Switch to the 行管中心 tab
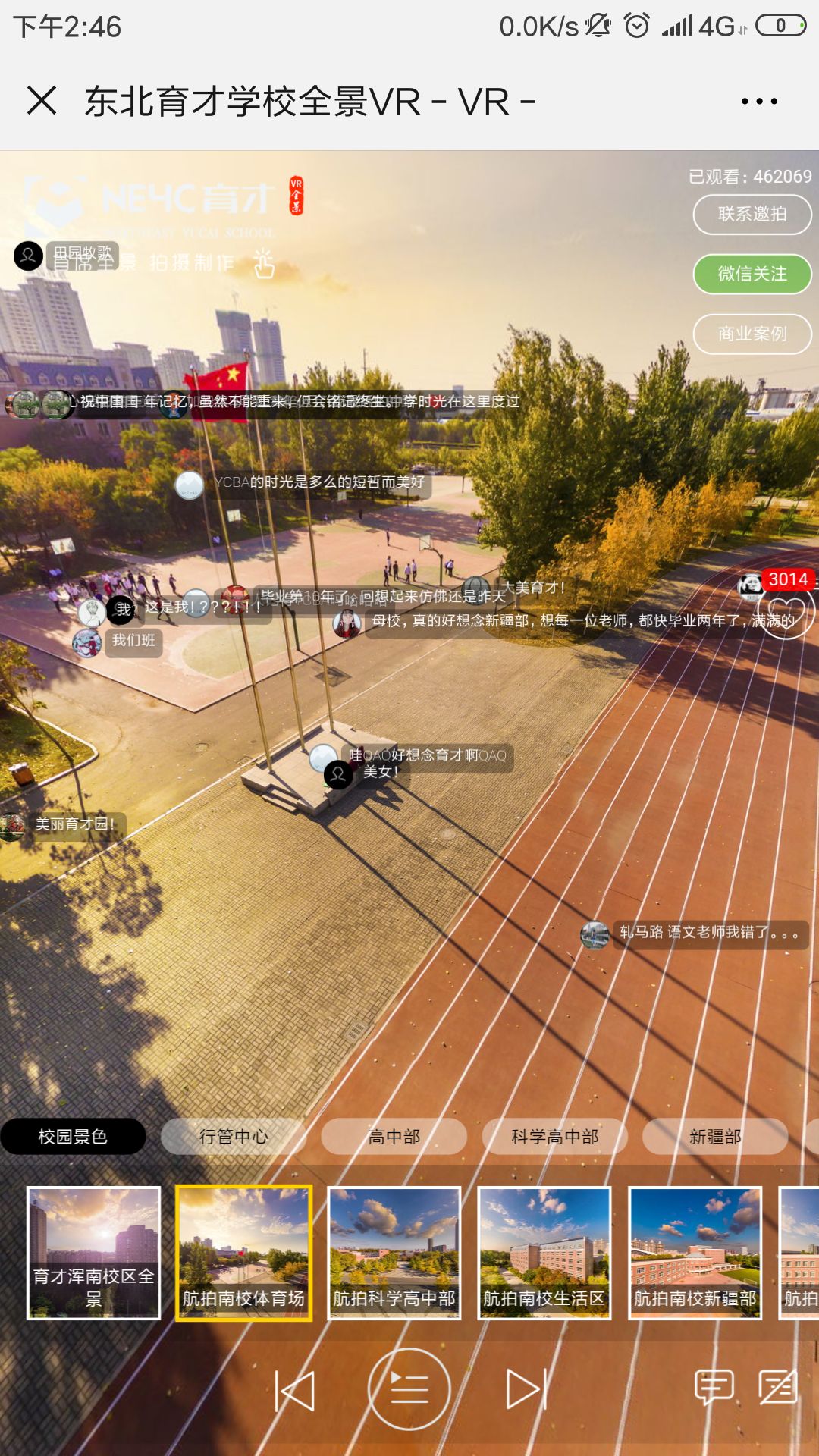Image resolution: width=819 pixels, height=1456 pixels. (234, 1137)
